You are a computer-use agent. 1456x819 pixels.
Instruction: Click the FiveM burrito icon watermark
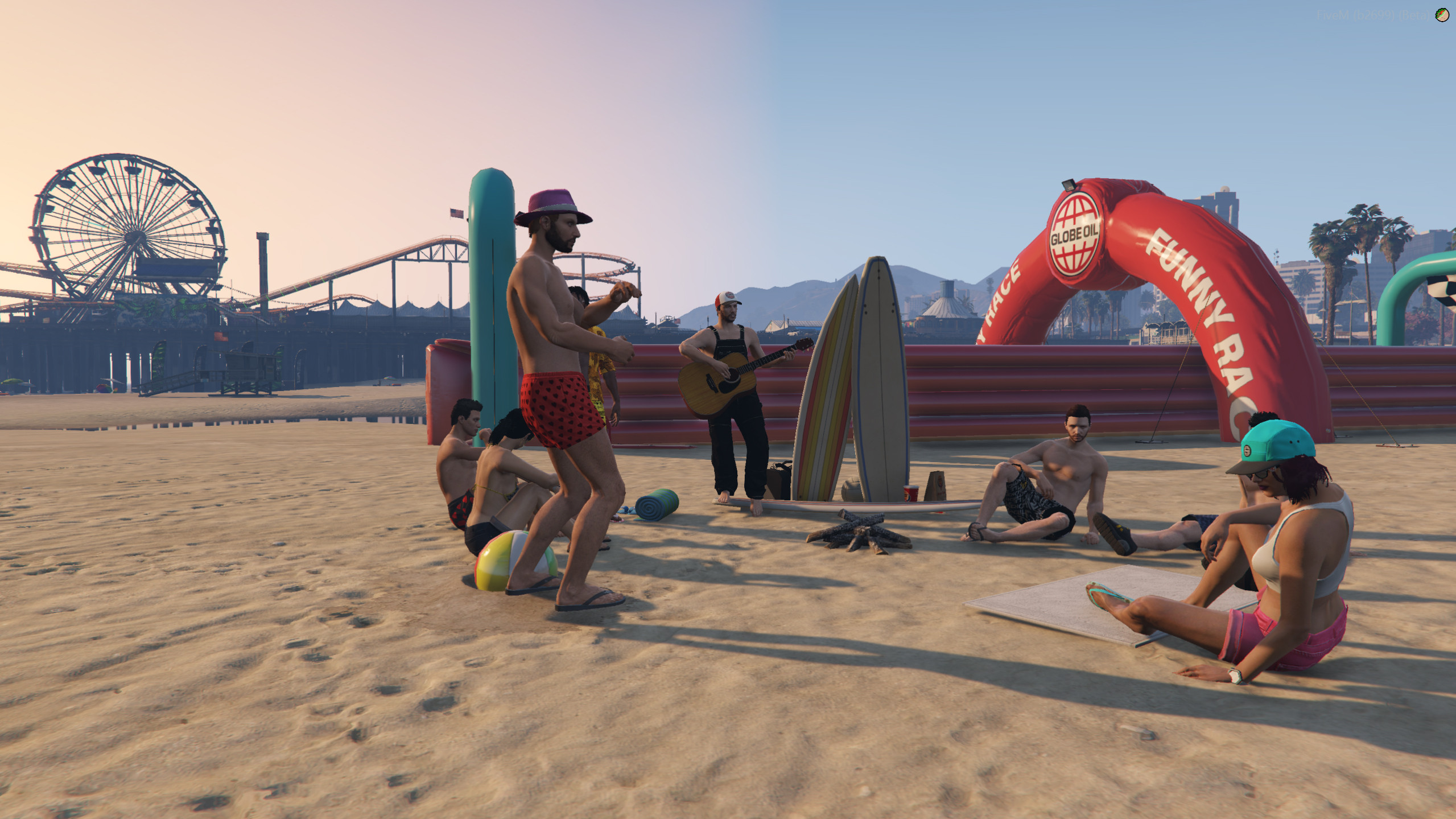point(1441,15)
